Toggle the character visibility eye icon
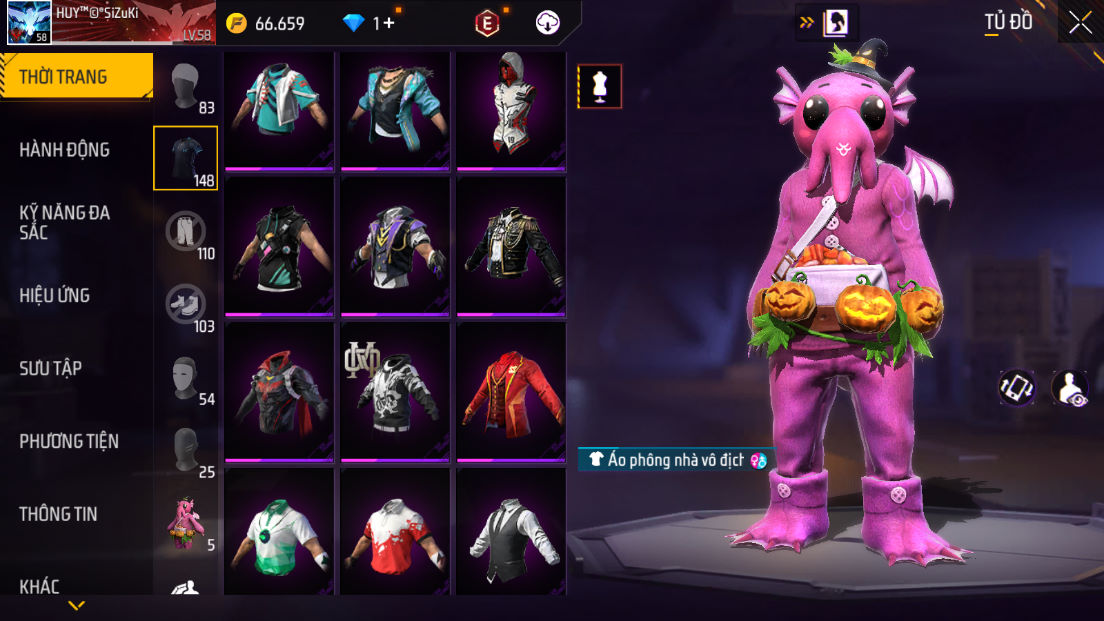The height and width of the screenshot is (621, 1104). tap(1070, 388)
